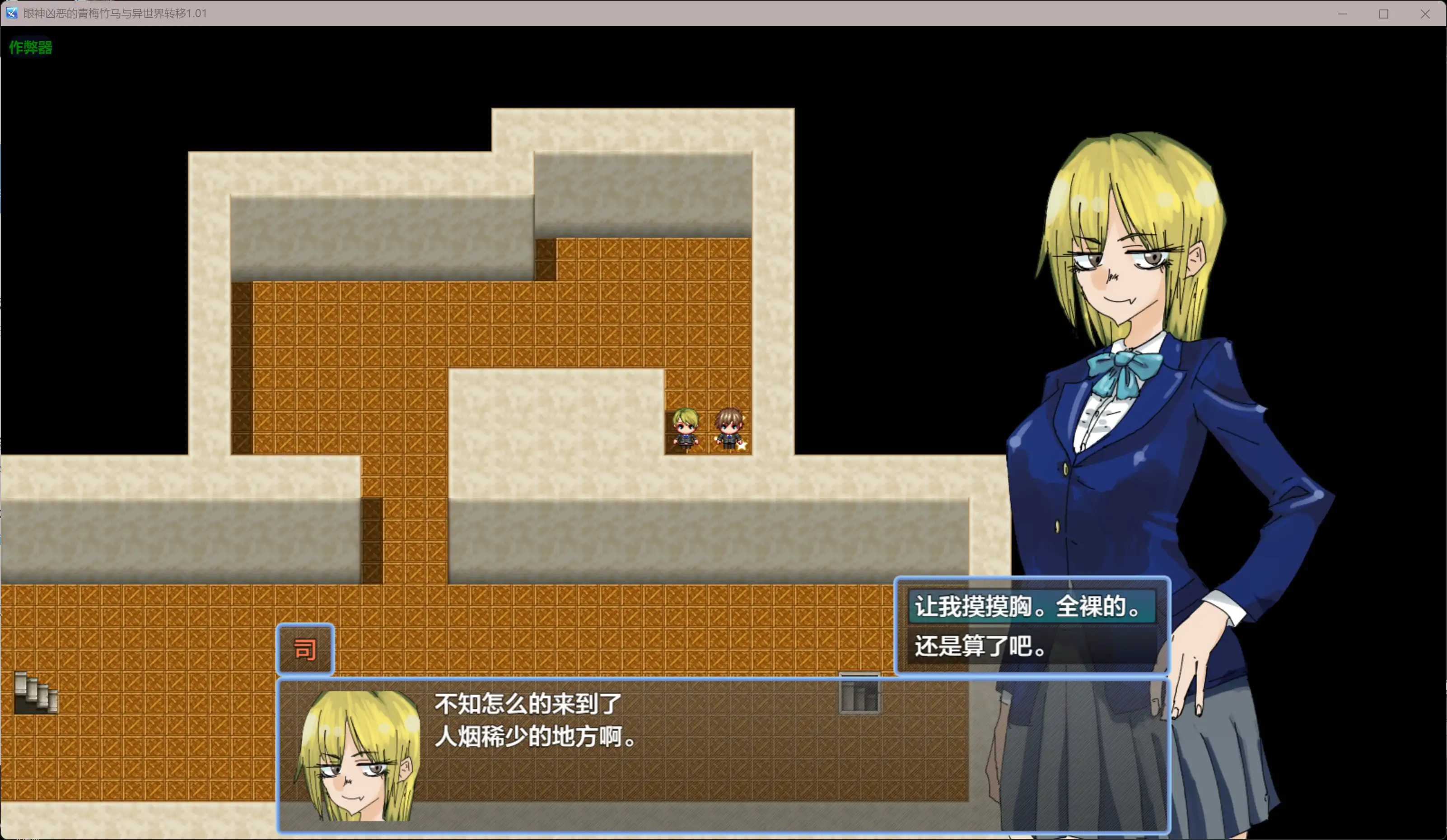
Task: Click the RPG Maker sword icon in title bar
Action: 11,13
